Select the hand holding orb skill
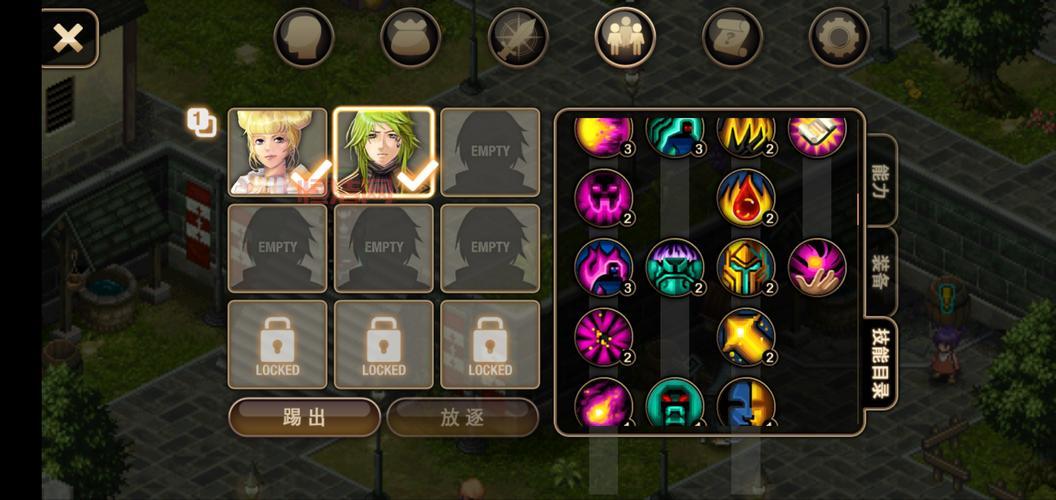The image size is (1056, 500). (x=817, y=267)
